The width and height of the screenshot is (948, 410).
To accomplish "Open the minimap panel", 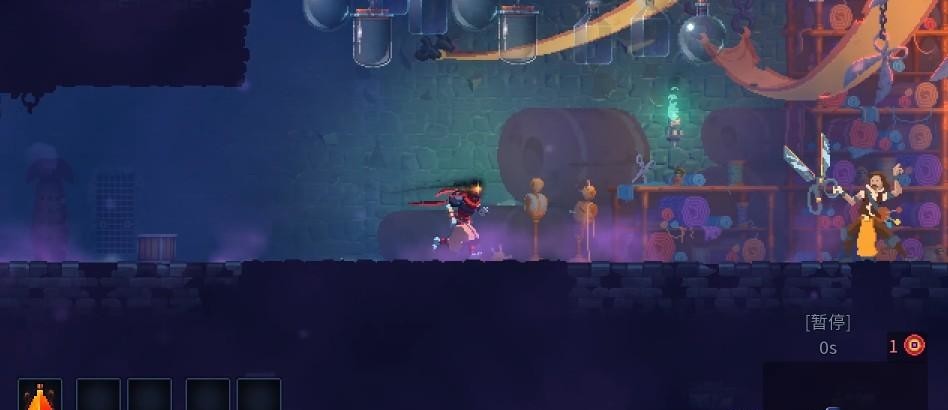I will click(853, 387).
